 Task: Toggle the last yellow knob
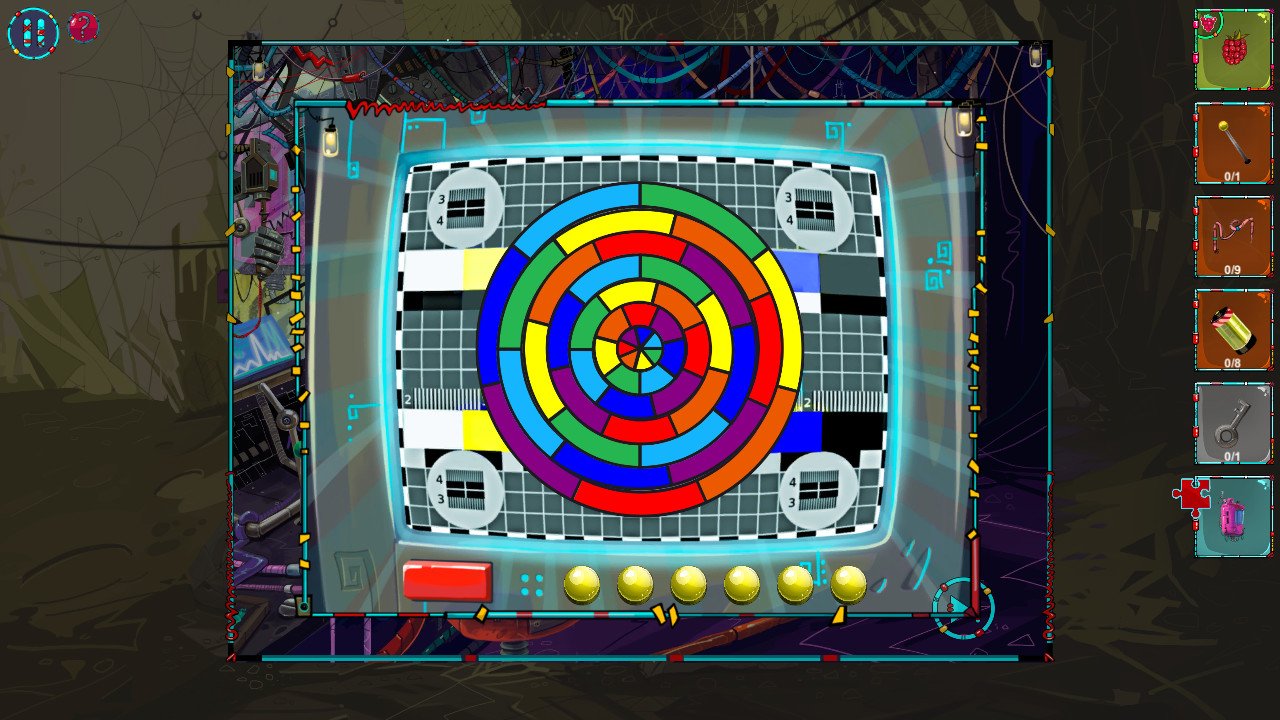[x=850, y=583]
